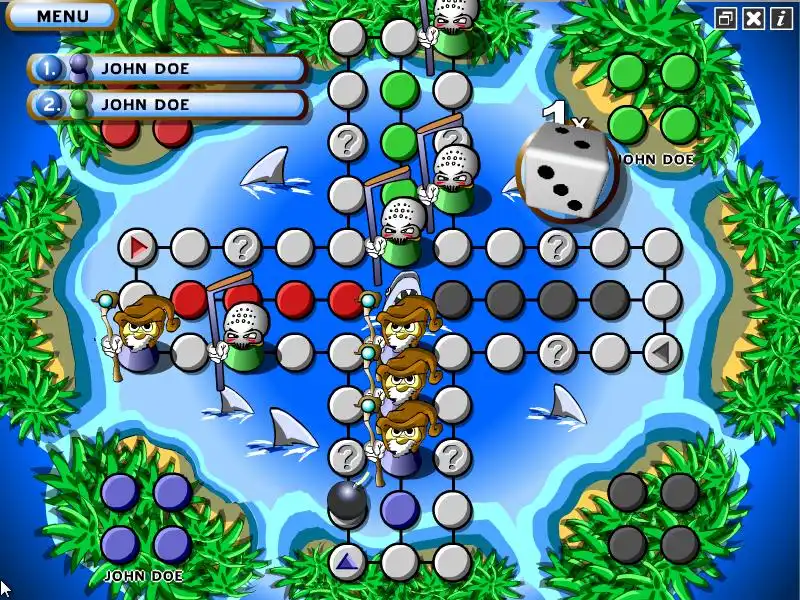Select player 2 John Doe row
800x600 pixels.
[168, 104]
